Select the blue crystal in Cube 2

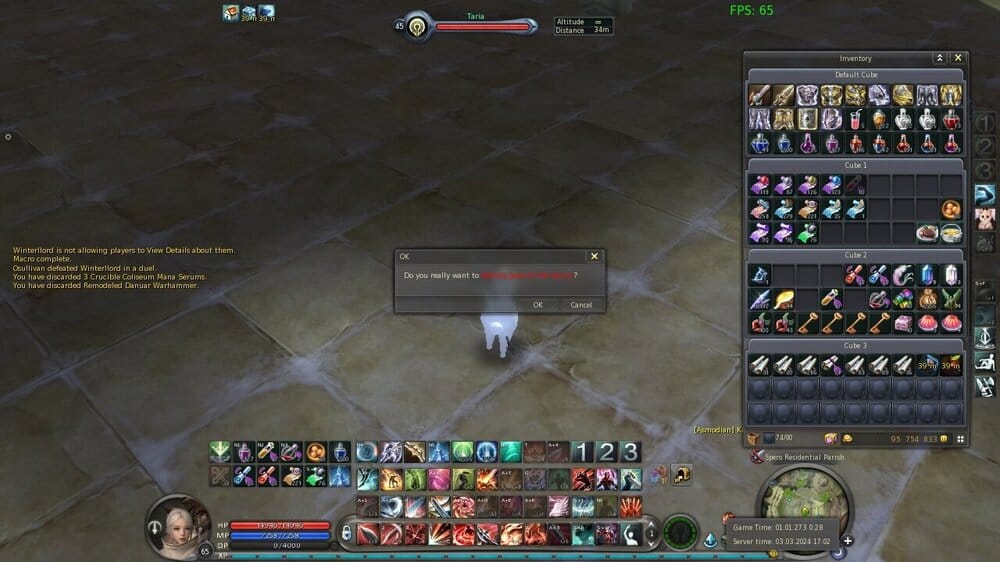[x=927, y=274]
